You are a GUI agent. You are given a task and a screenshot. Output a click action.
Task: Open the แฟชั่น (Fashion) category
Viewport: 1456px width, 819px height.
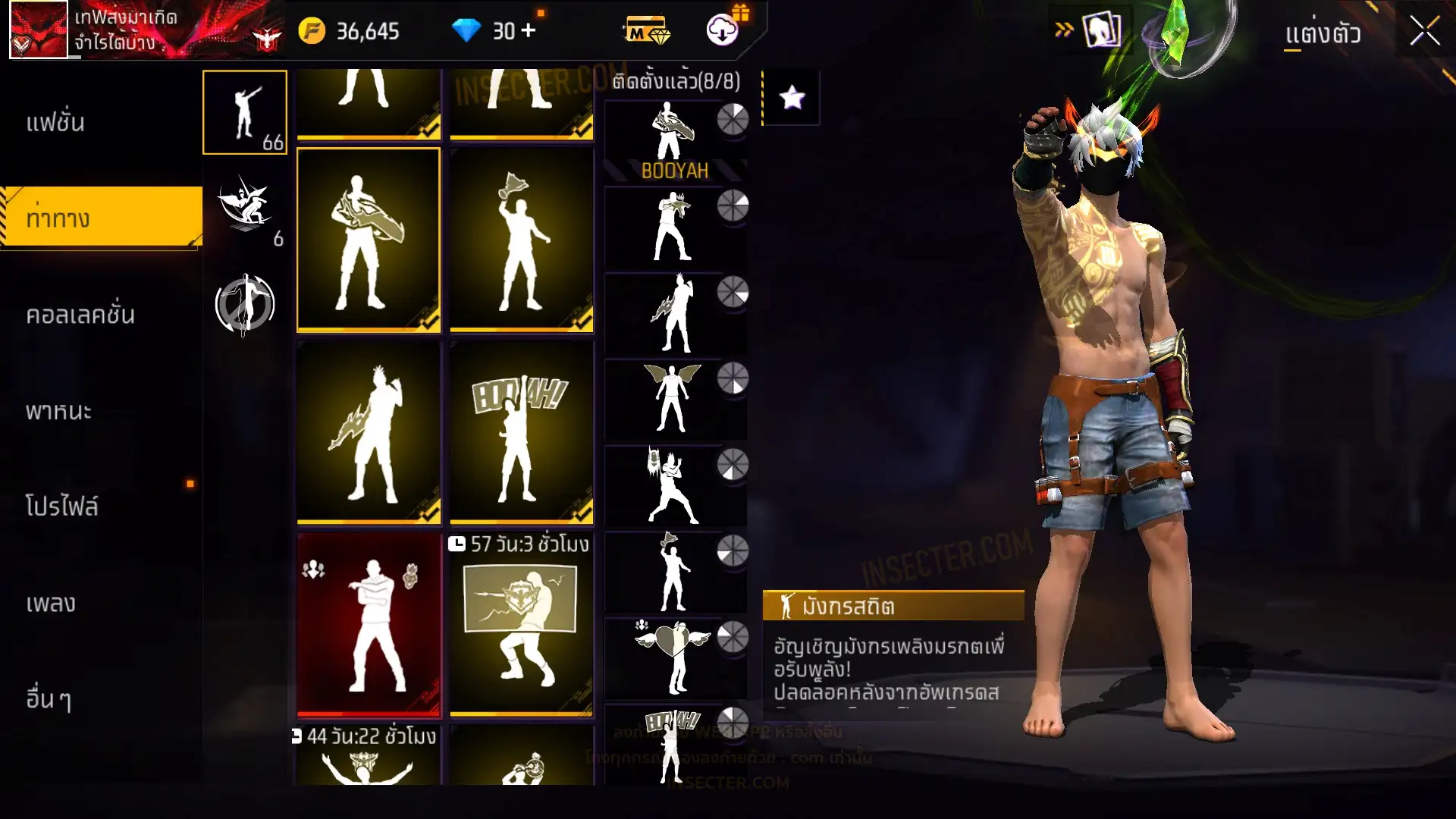pyautogui.click(x=55, y=122)
